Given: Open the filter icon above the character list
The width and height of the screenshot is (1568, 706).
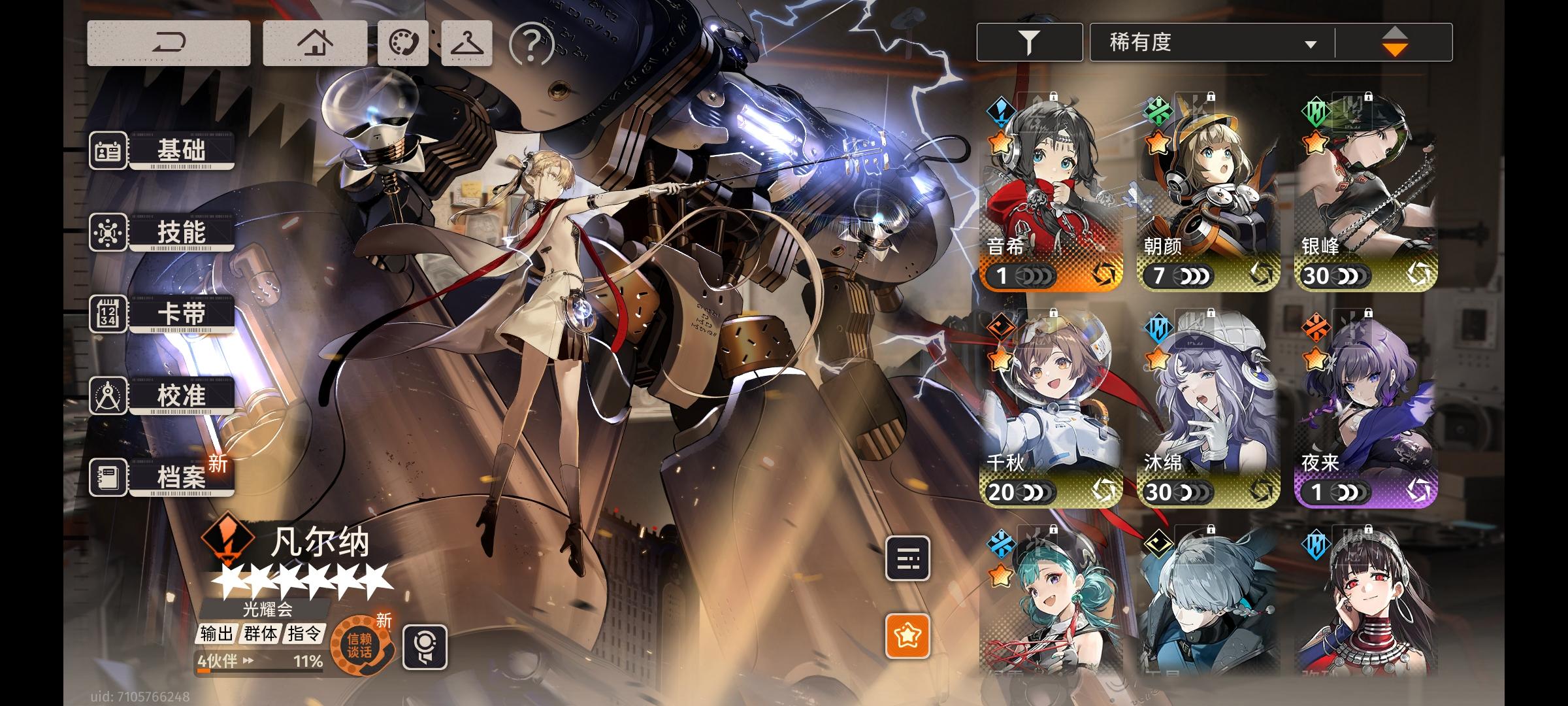Looking at the screenshot, I should pos(1030,41).
